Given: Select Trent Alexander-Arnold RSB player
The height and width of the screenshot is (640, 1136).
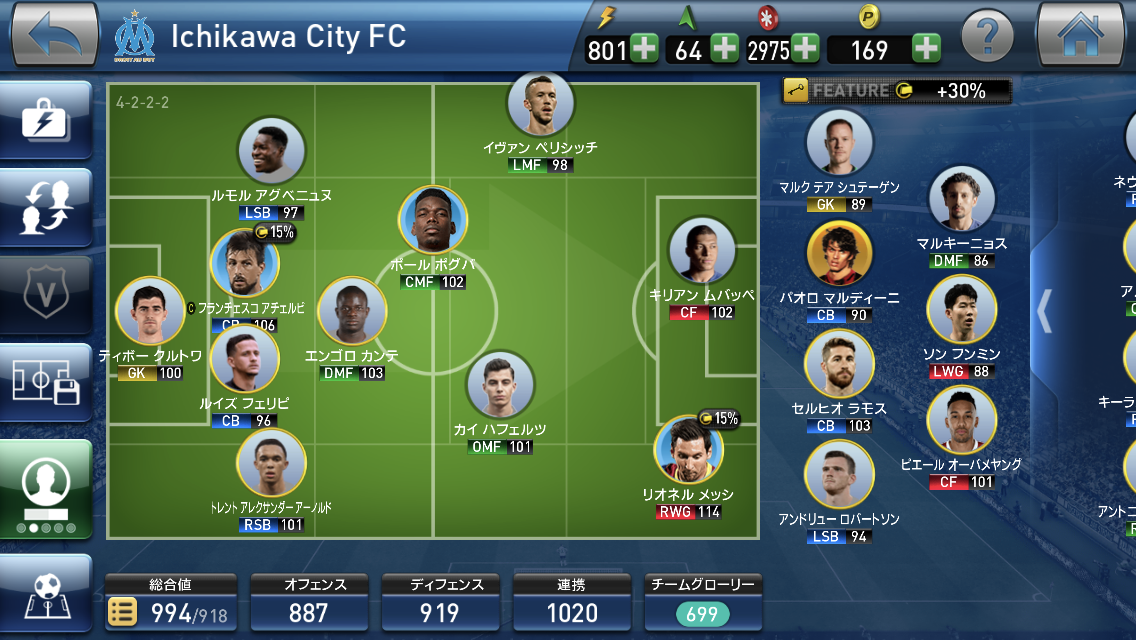Looking at the screenshot, I should pyautogui.click(x=271, y=463).
